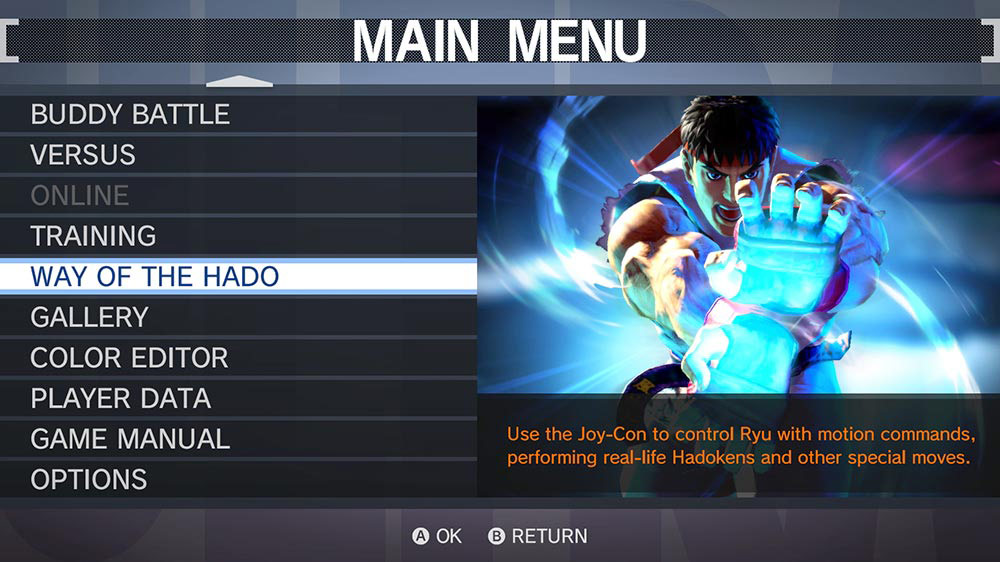
Task: Open the Game Manual
Action: pos(130,439)
